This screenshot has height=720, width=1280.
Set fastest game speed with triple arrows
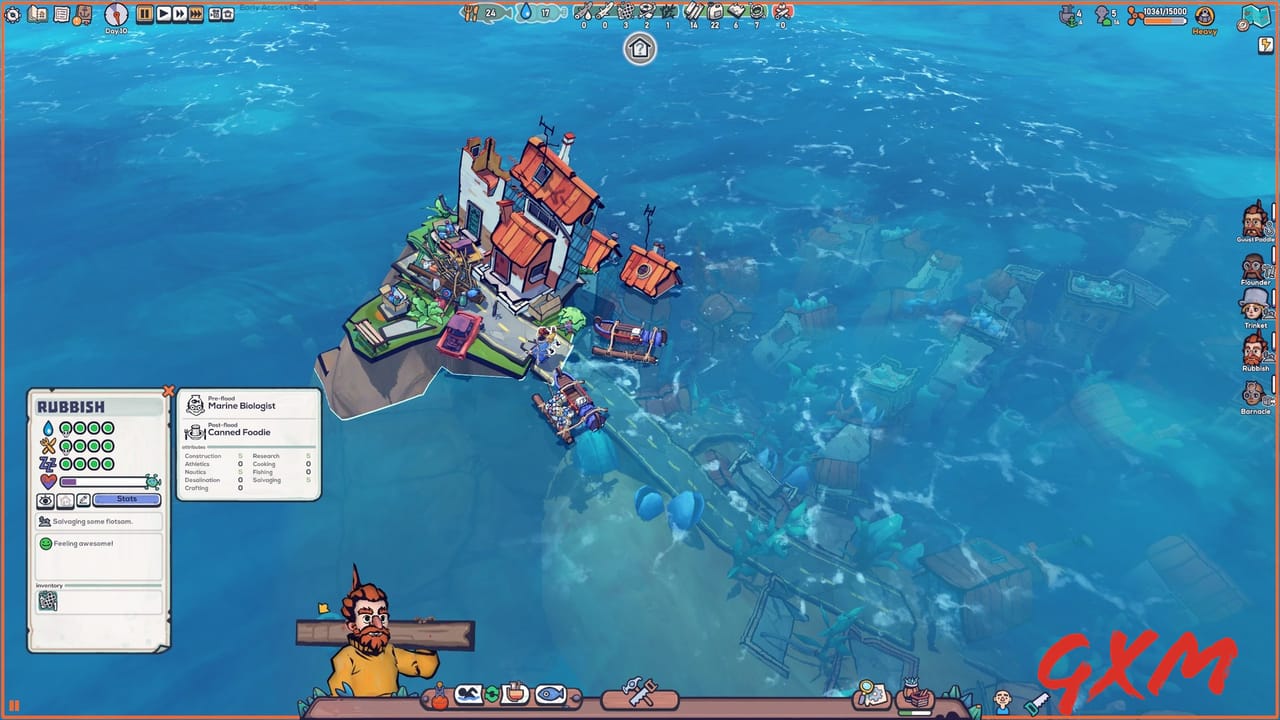click(196, 15)
